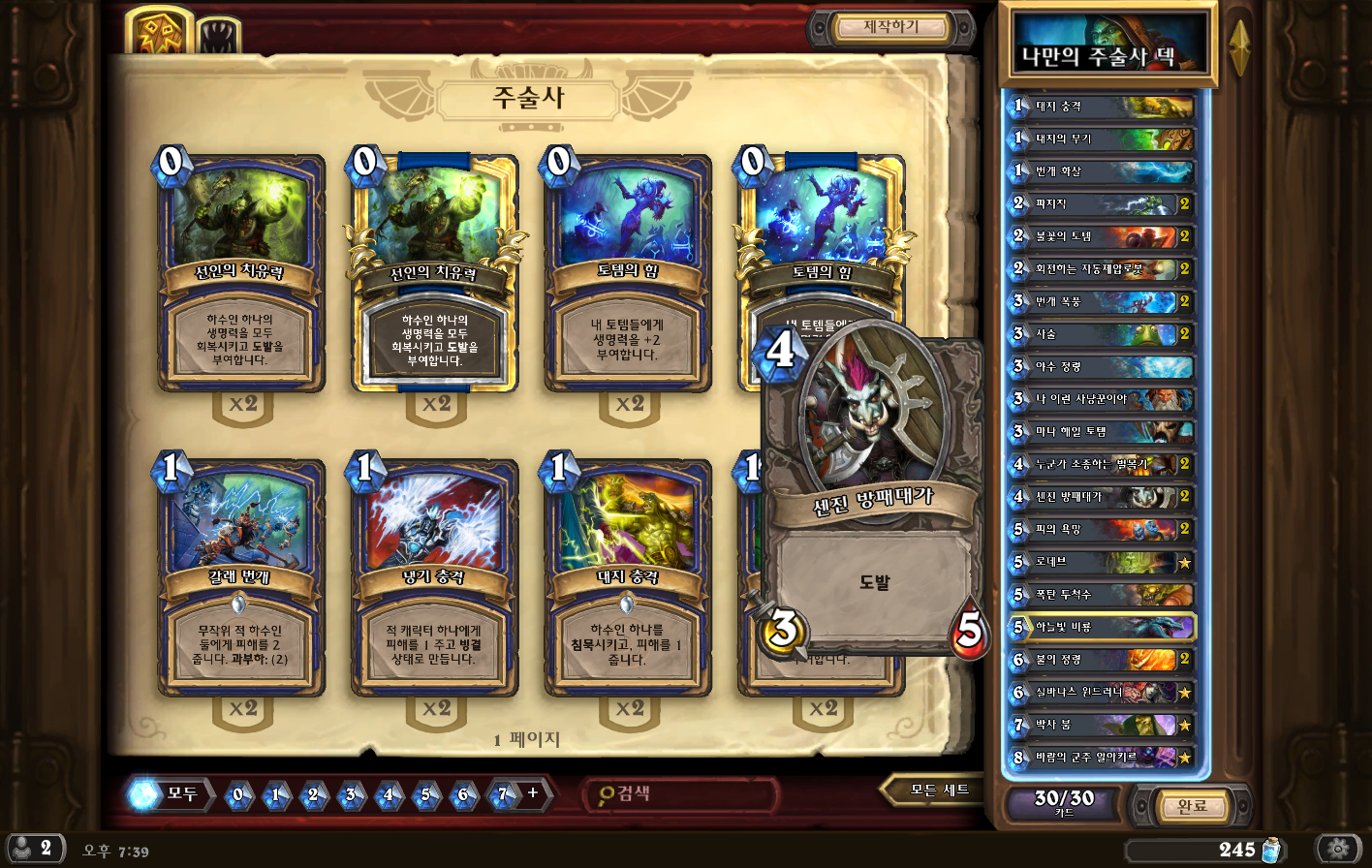Select the 모두 mana filter

[171, 794]
